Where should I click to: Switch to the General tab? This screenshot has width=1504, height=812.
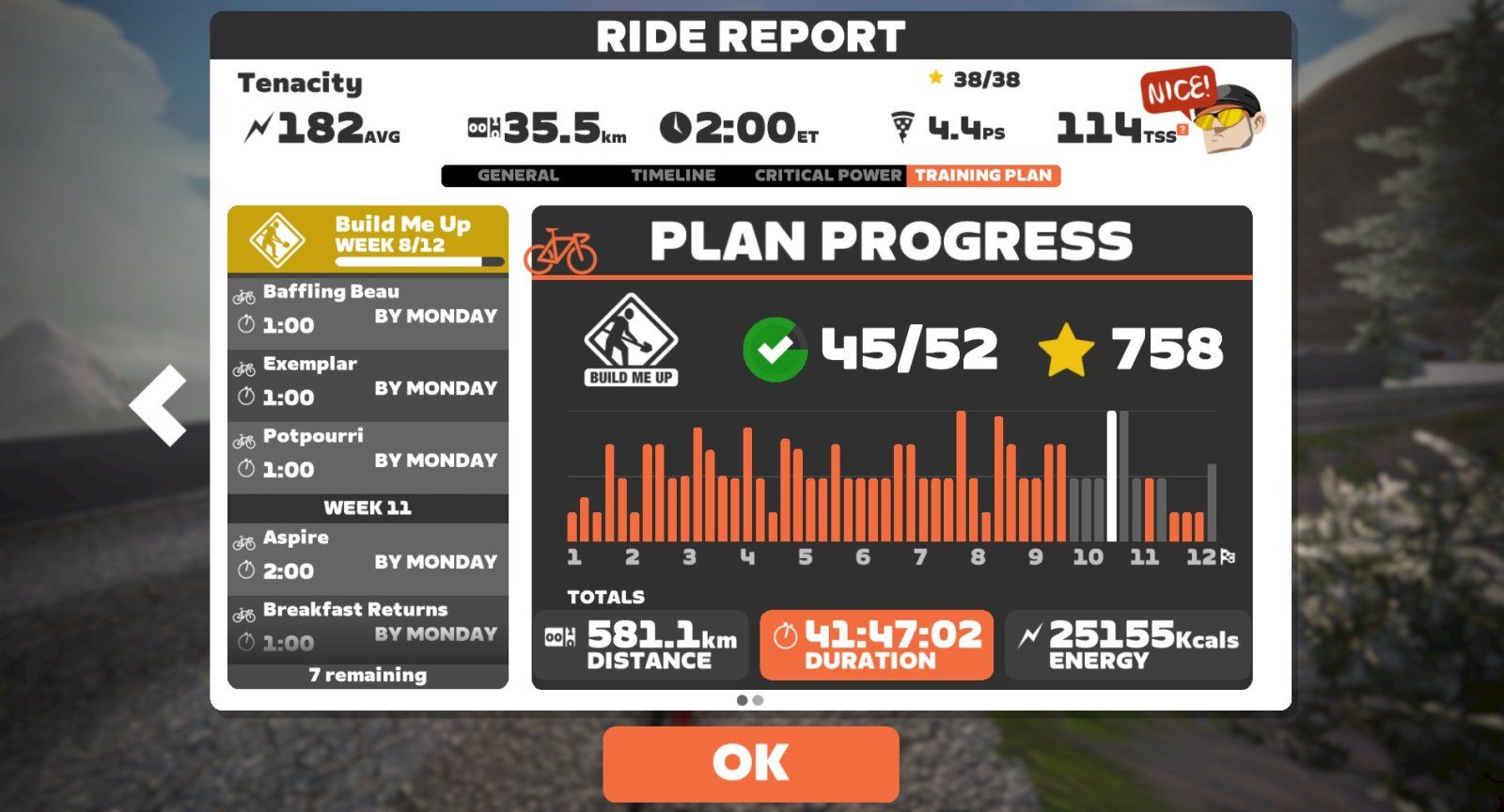click(518, 176)
